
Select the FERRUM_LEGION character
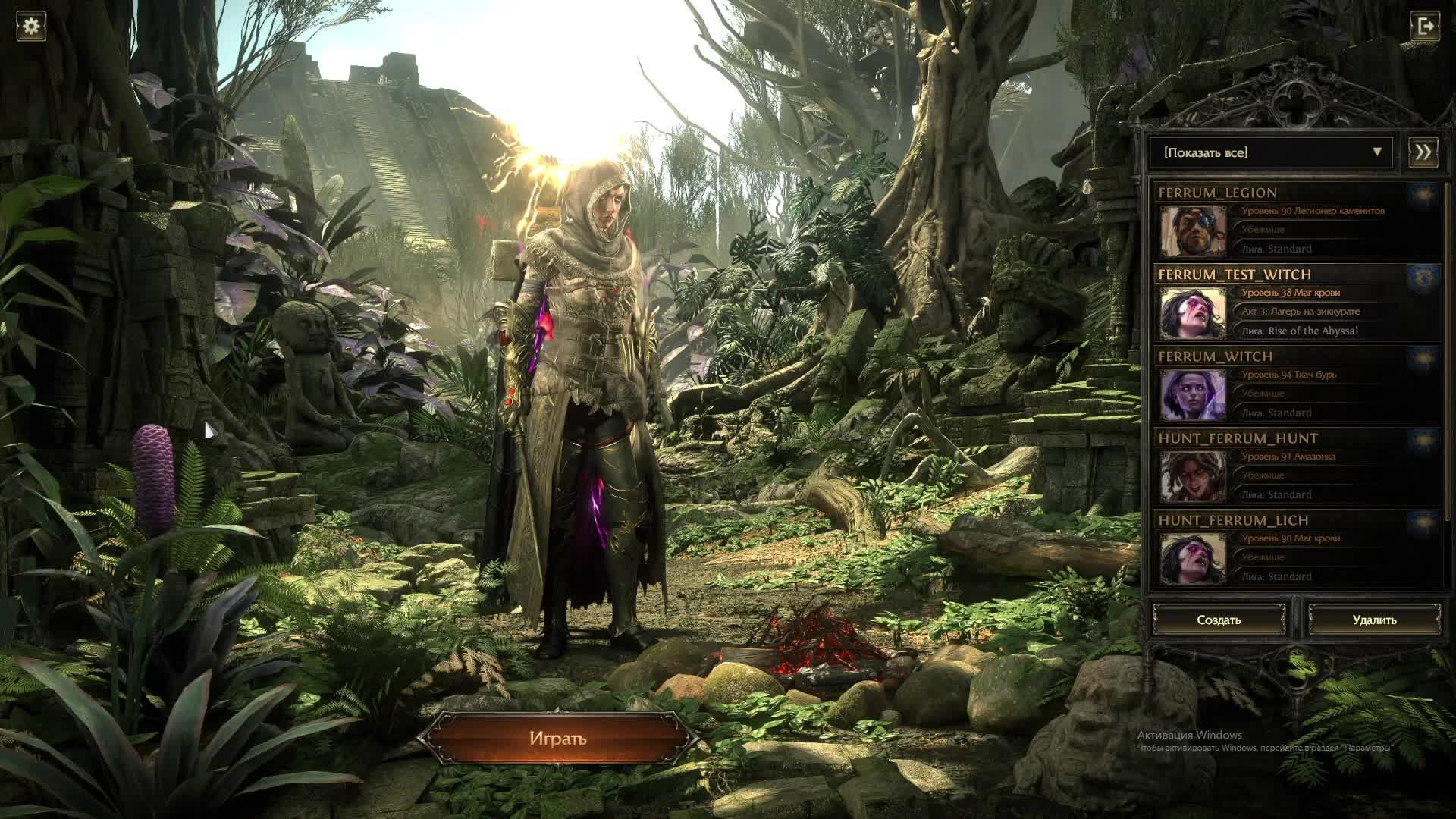point(1295,221)
